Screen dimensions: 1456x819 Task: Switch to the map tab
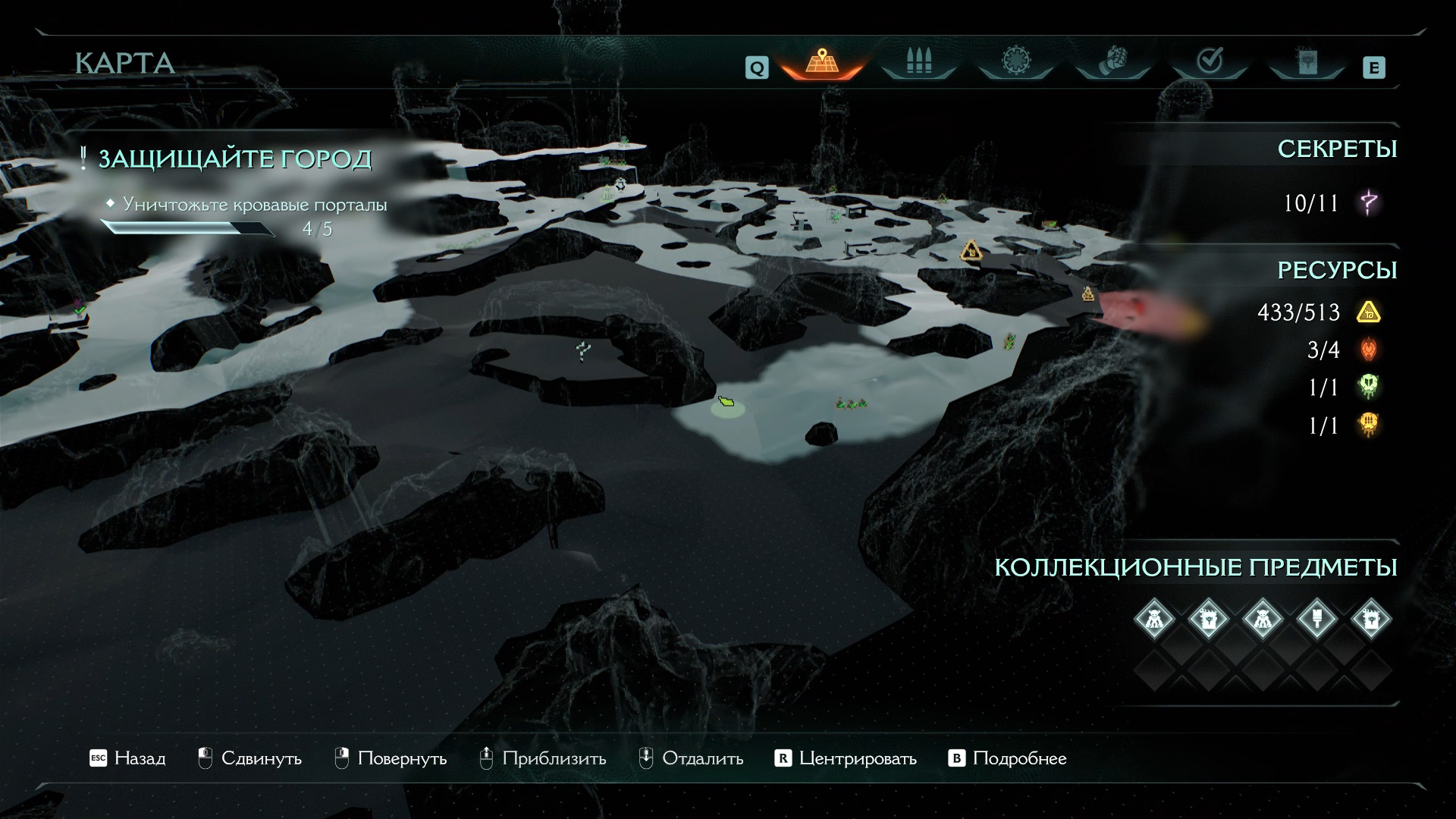coord(821,61)
